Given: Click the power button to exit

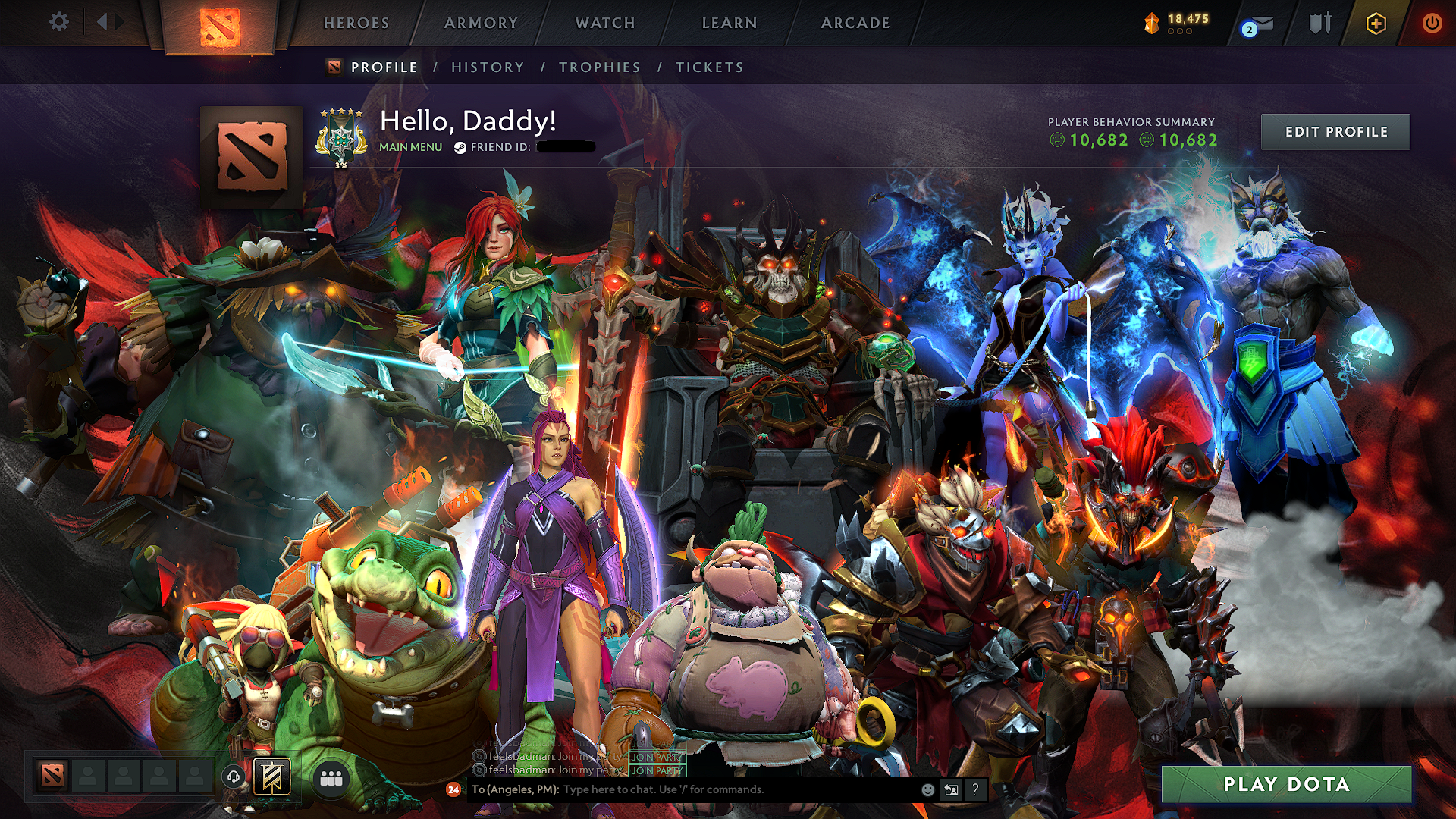Looking at the screenshot, I should coord(1433,22).
